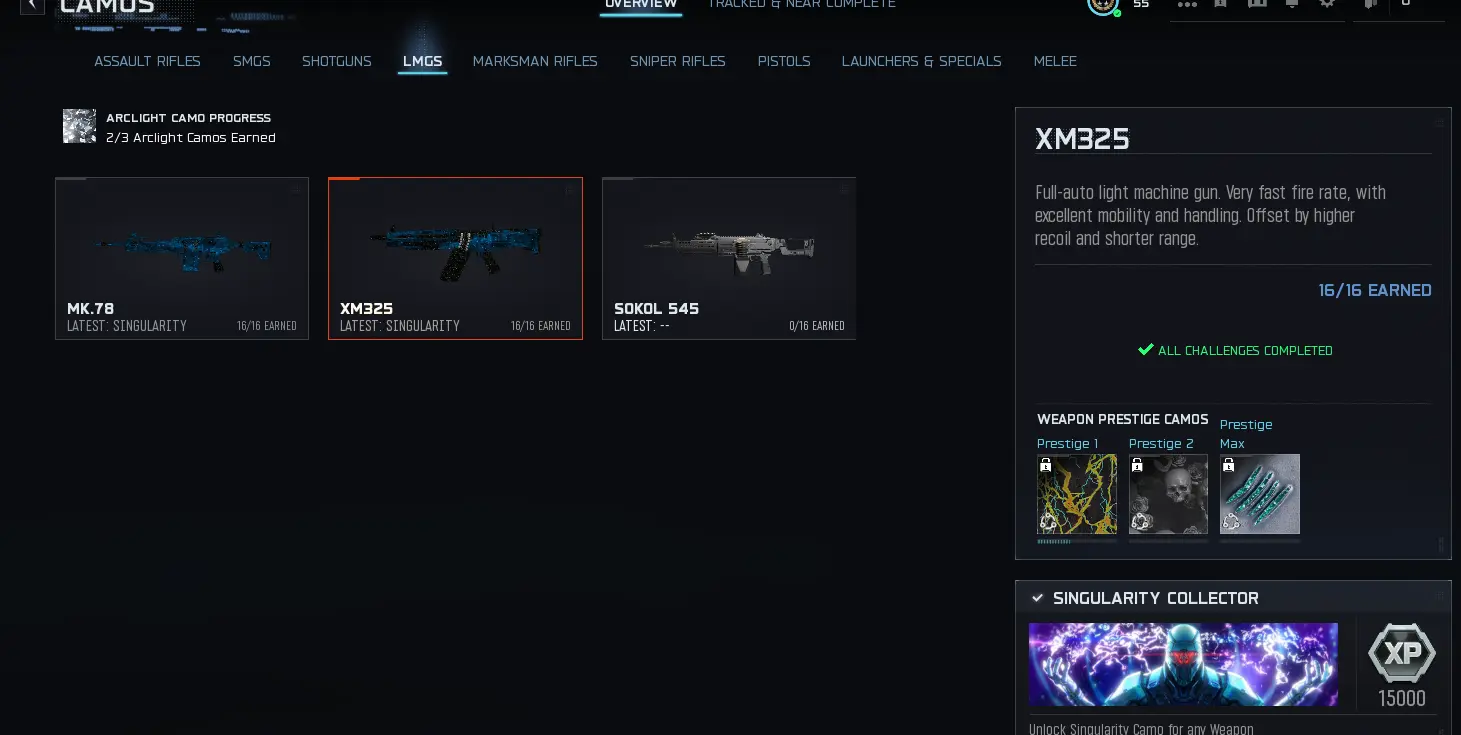This screenshot has width=1461, height=735.
Task: Toggle the tracking pin on MK.78 card
Action: point(296,189)
